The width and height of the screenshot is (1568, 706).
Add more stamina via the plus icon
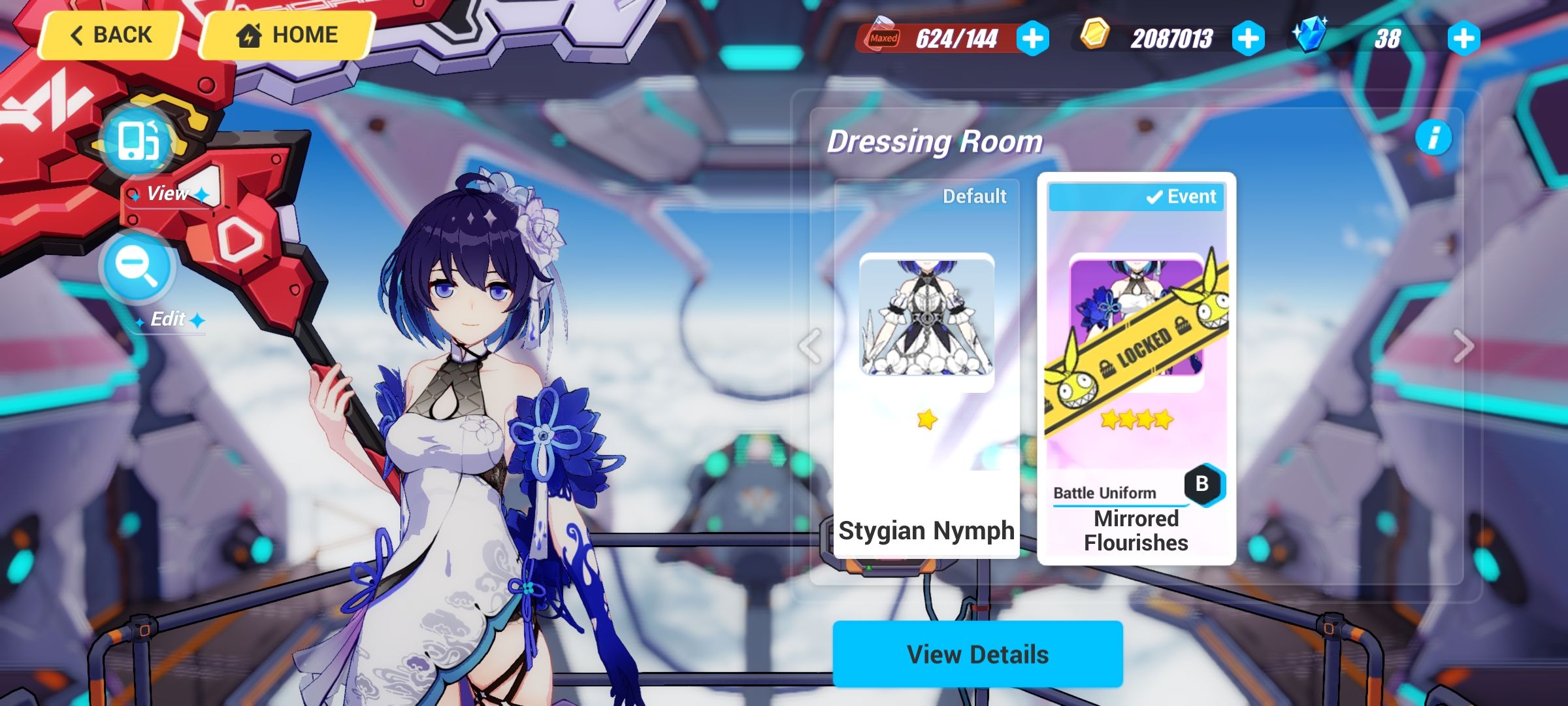1032,39
